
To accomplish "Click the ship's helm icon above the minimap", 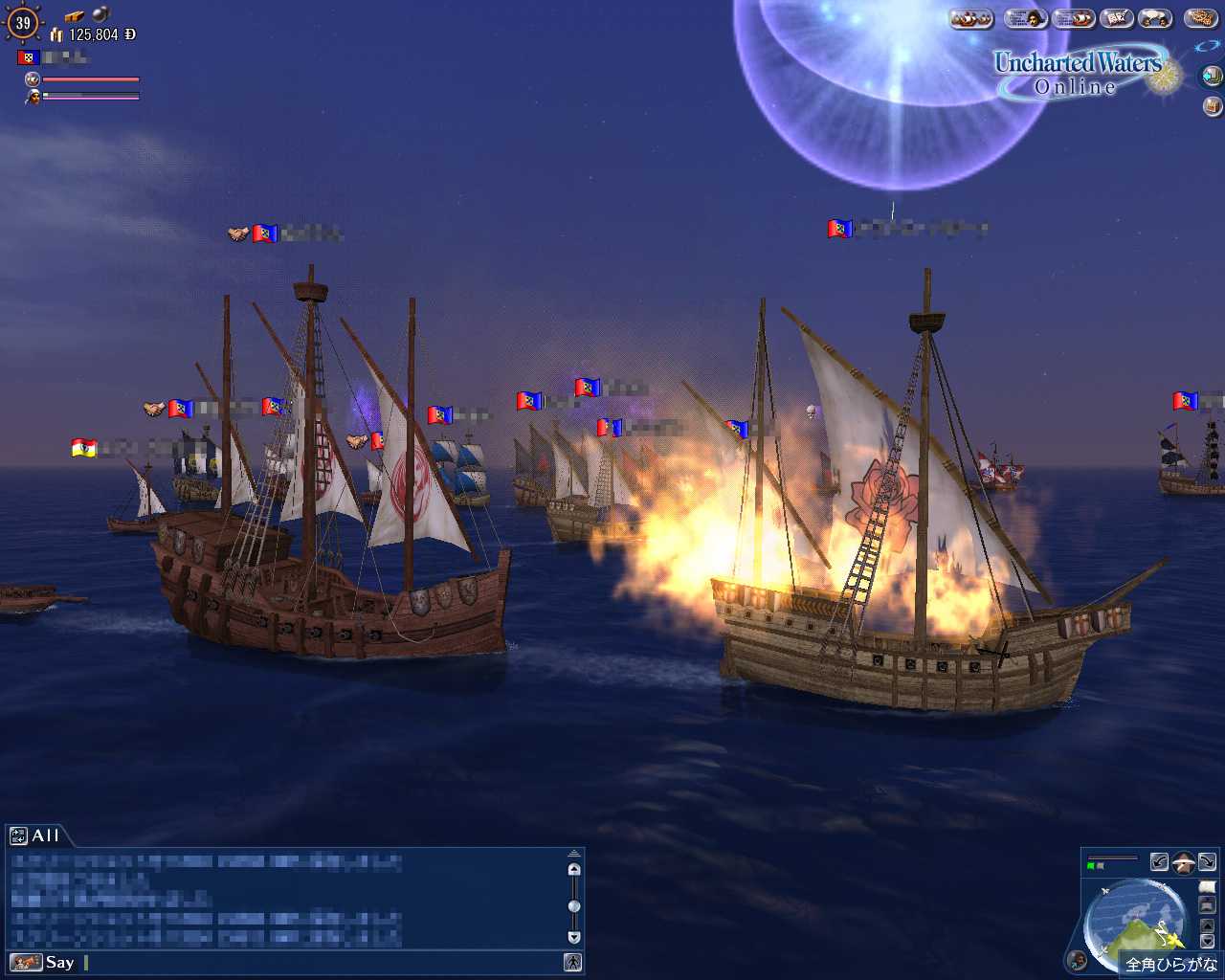I will pos(1184,862).
